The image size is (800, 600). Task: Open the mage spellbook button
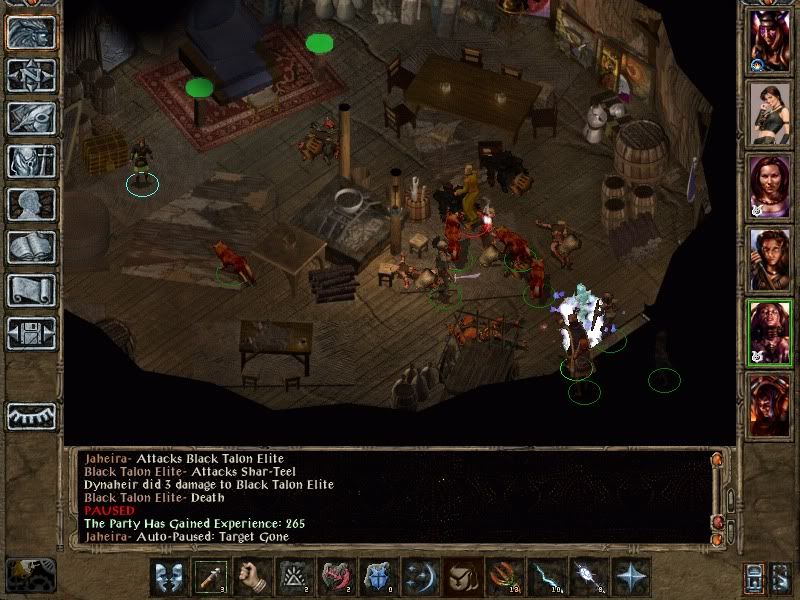click(x=30, y=247)
